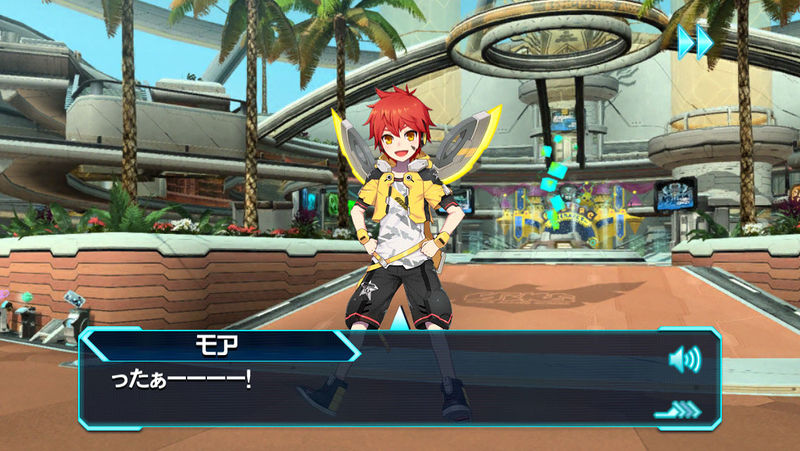Replay the voice line with speaker icon
This screenshot has width=800, height=451.
coord(684,359)
